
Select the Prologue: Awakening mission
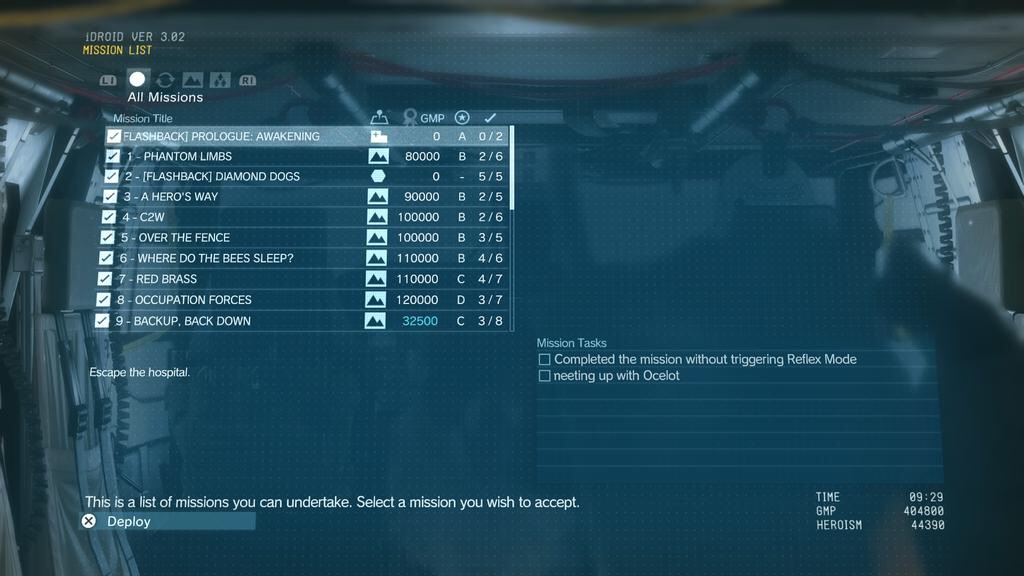click(x=221, y=136)
